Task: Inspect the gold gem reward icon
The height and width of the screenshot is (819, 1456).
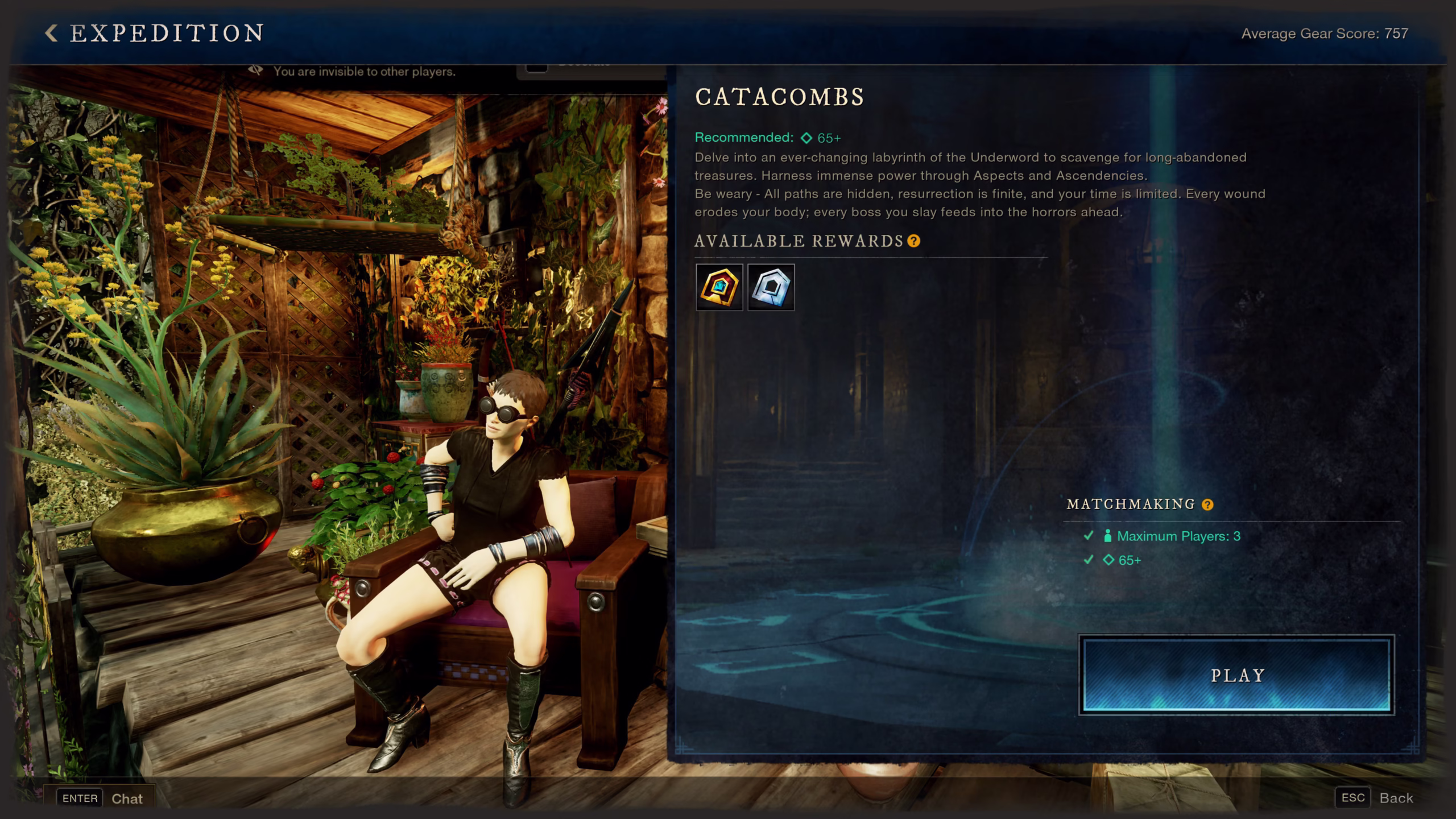Action: 719,287
